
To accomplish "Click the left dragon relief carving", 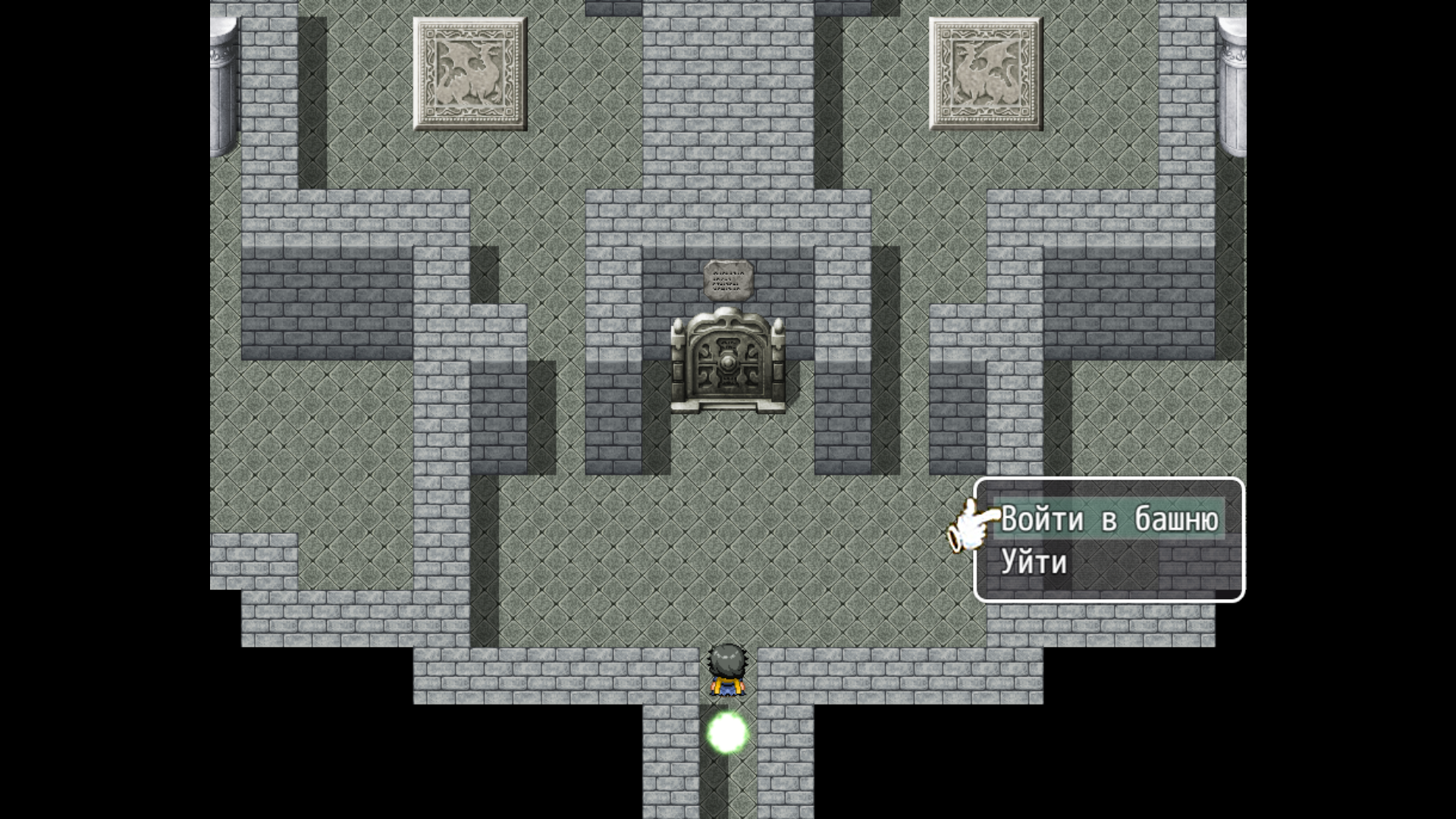I will point(470,72).
